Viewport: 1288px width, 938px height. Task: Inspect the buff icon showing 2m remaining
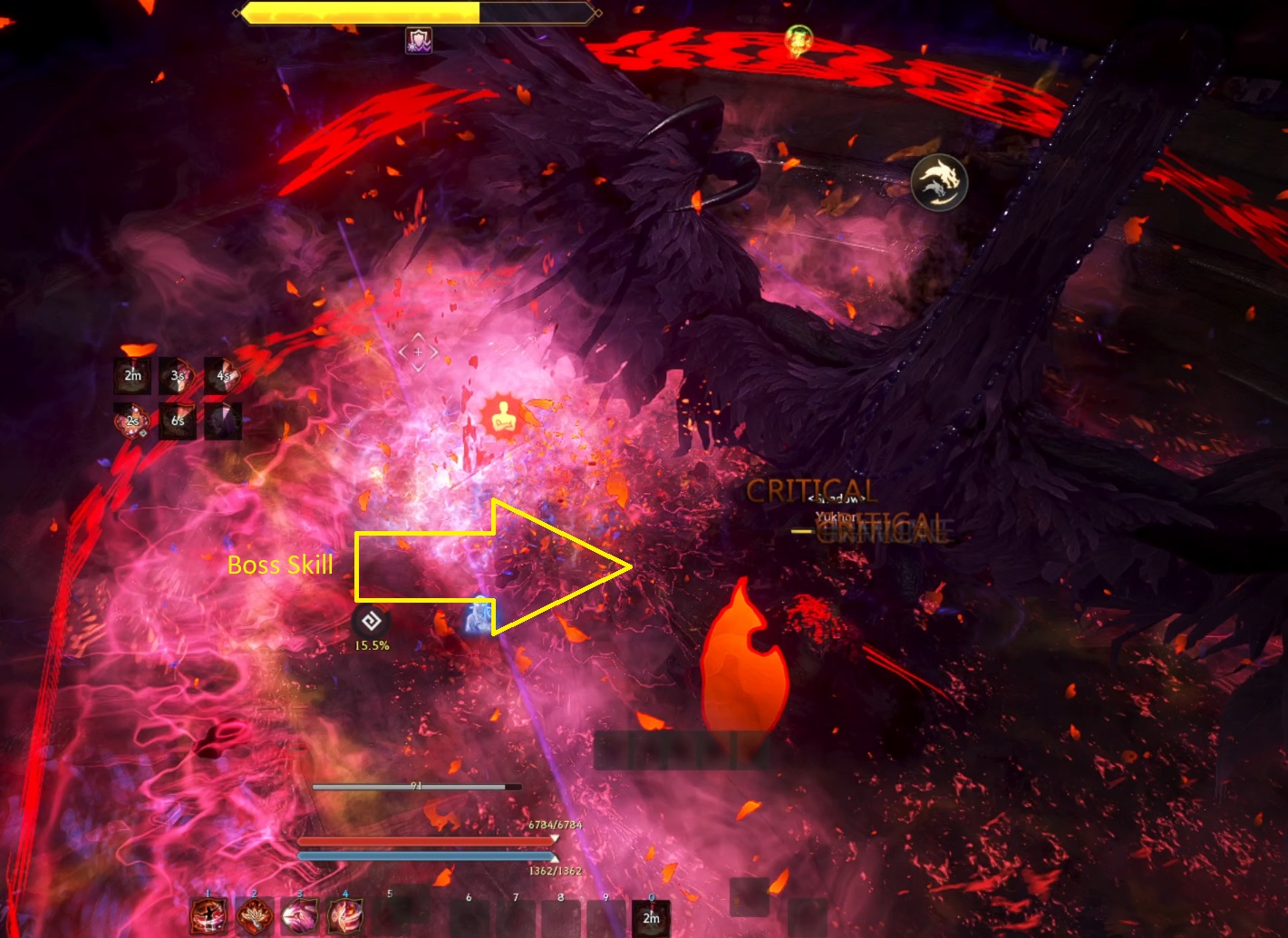(x=132, y=374)
